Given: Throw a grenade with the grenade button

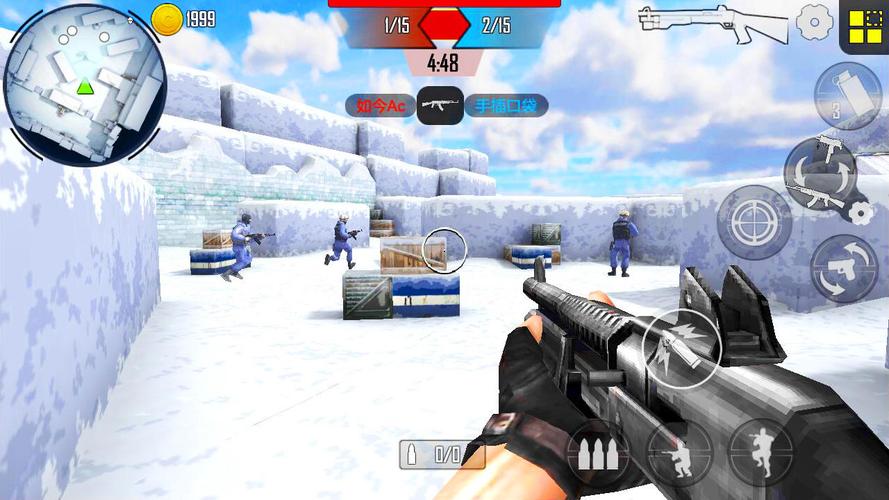Looking at the screenshot, I should pyautogui.click(x=847, y=96).
